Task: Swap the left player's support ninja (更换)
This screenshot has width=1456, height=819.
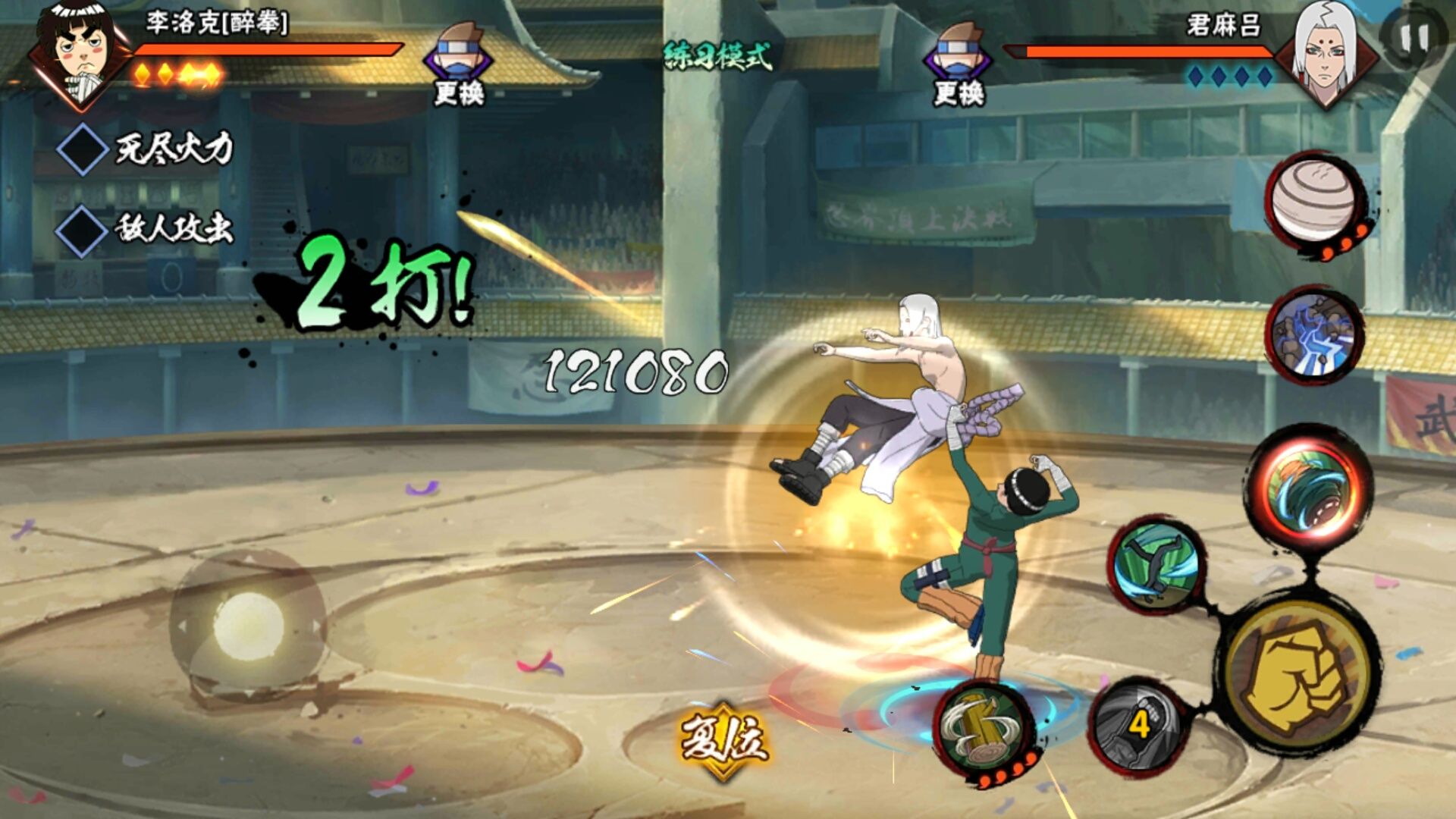Action: [x=458, y=64]
